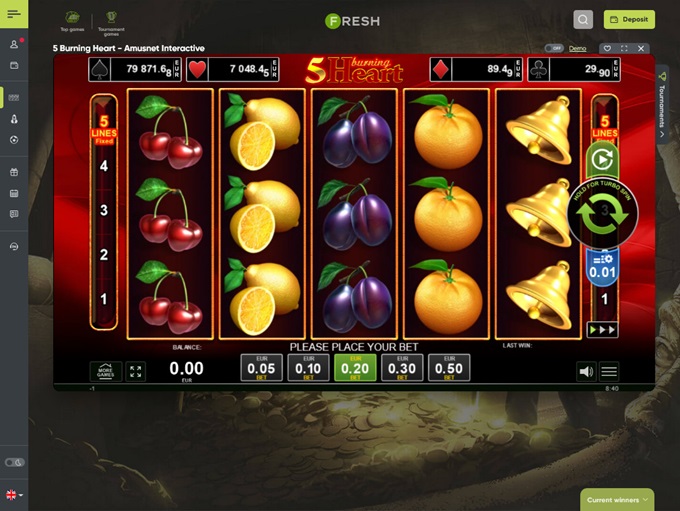Screen dimensions: 680x511
Task: Open the More Games list
Action: pyautogui.click(x=105, y=371)
